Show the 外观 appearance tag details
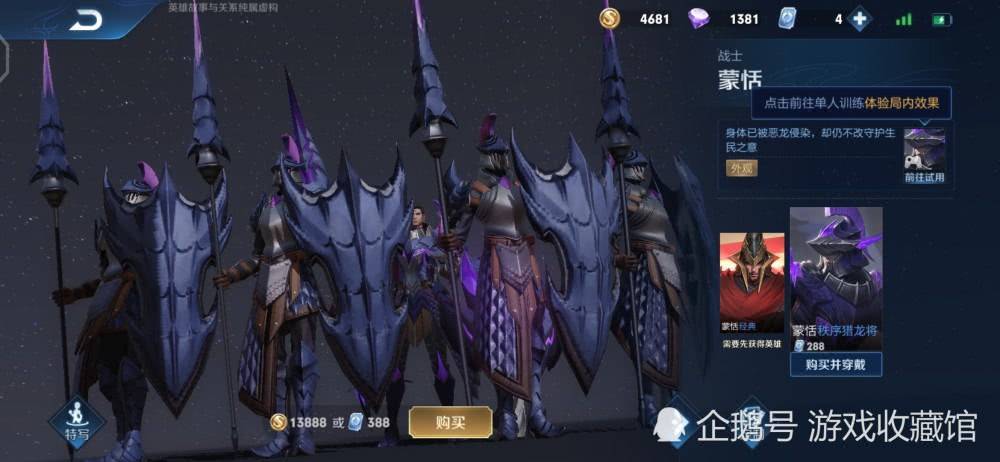This screenshot has width=1000, height=462. [x=741, y=168]
